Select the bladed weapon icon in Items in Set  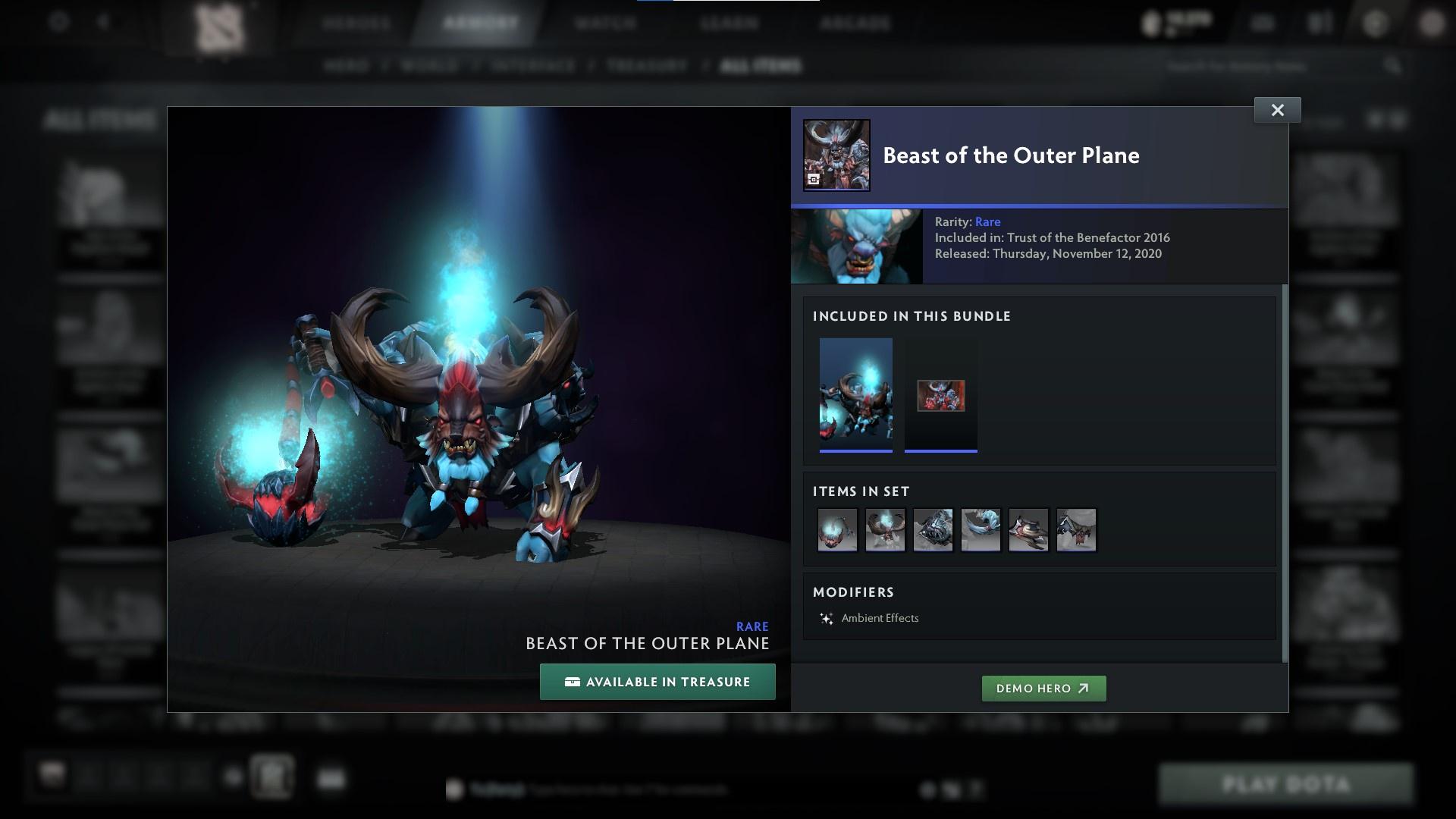pos(1028,530)
